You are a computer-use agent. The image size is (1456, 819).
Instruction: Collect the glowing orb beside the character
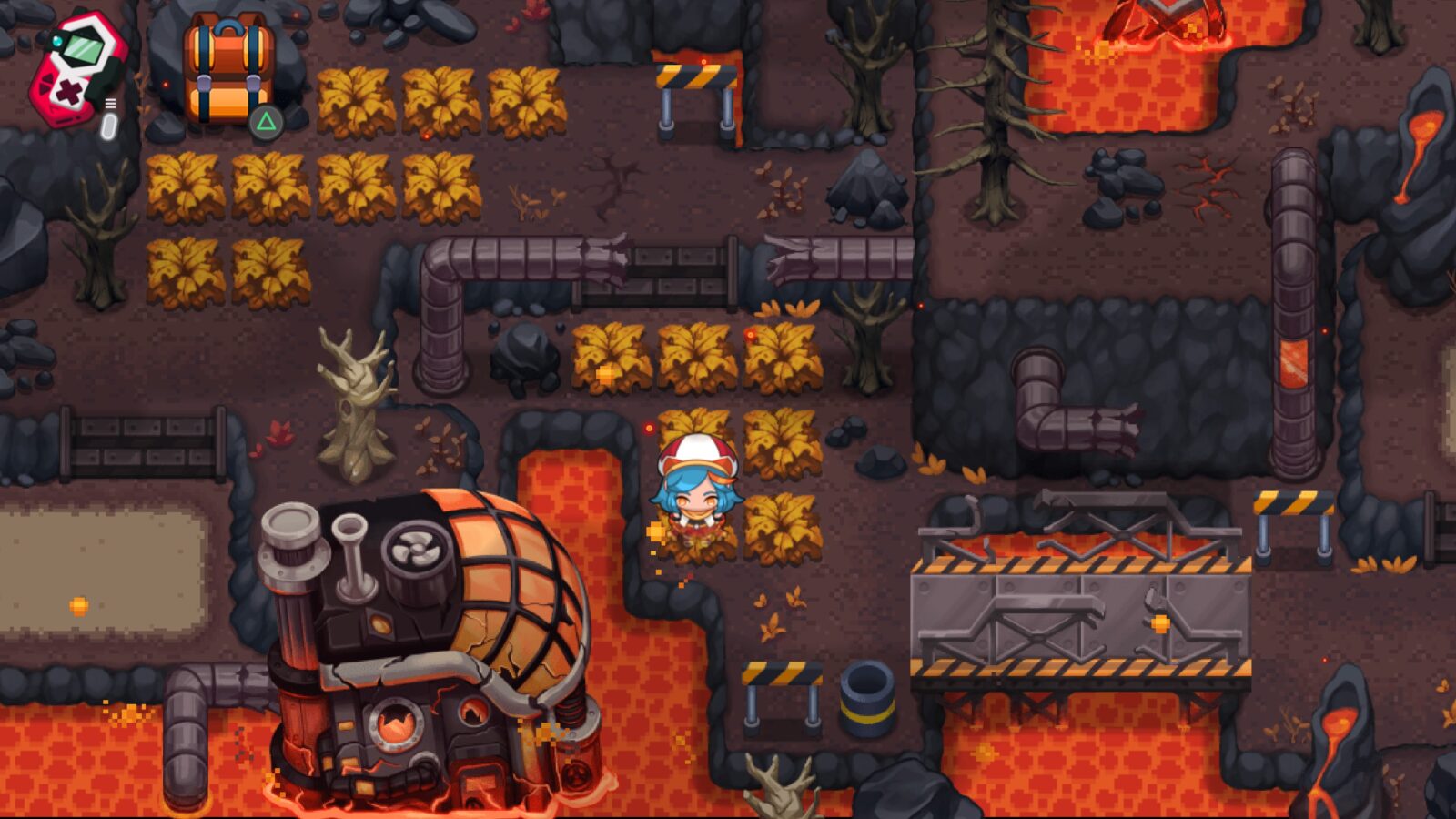point(657,529)
